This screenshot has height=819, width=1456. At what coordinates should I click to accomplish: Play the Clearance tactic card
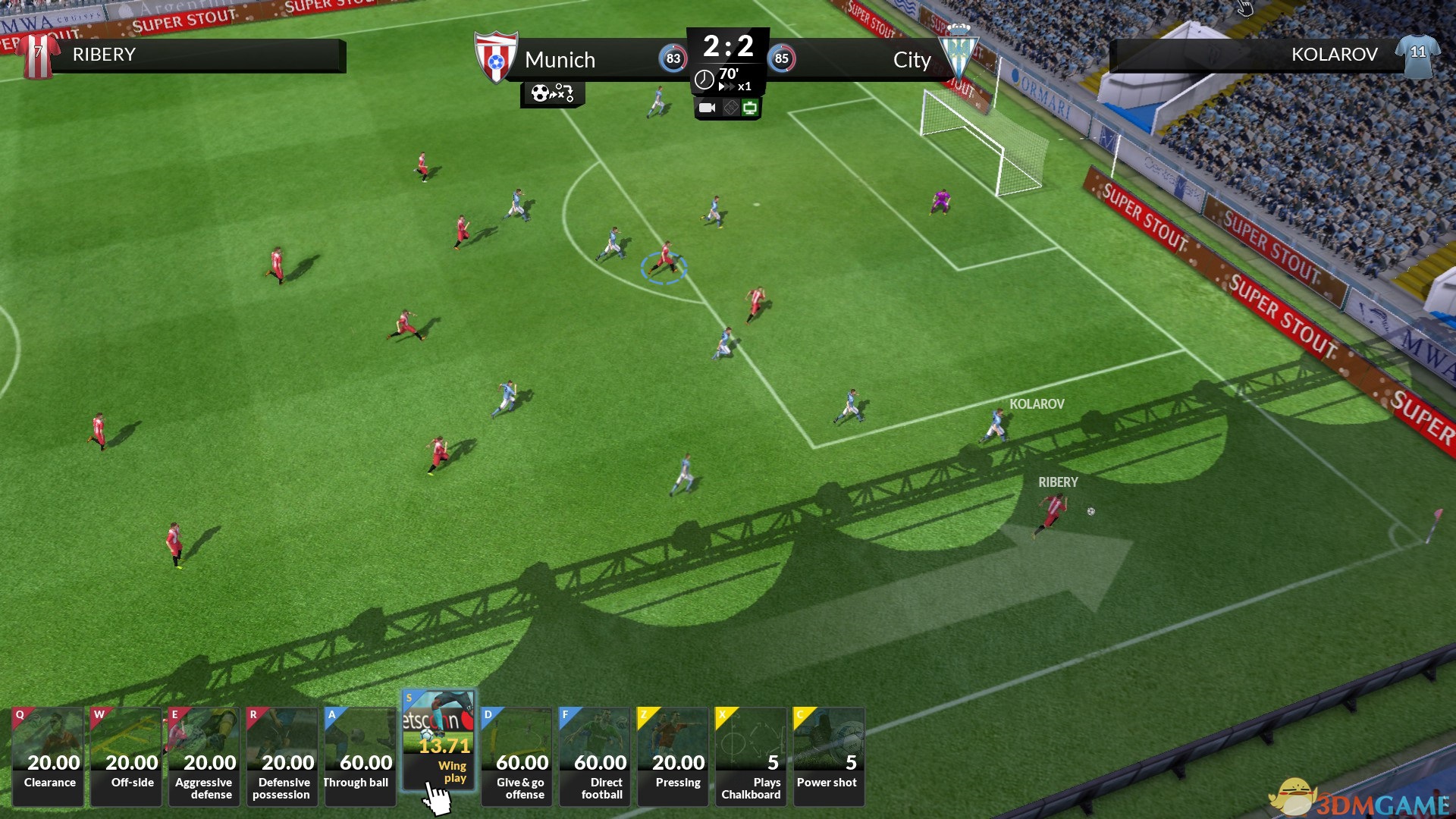(x=48, y=756)
